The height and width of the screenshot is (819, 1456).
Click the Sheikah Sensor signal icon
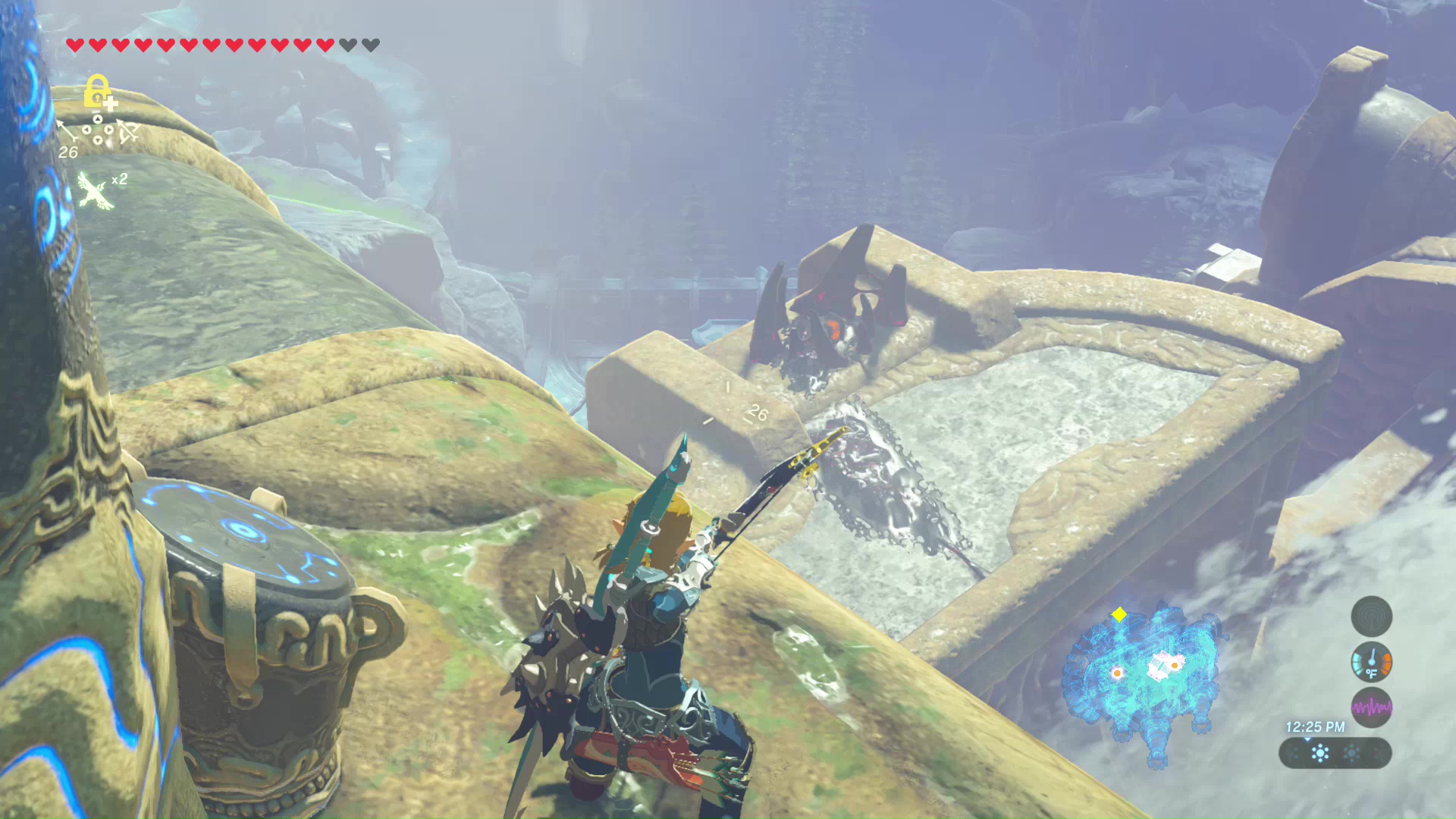point(1371,616)
